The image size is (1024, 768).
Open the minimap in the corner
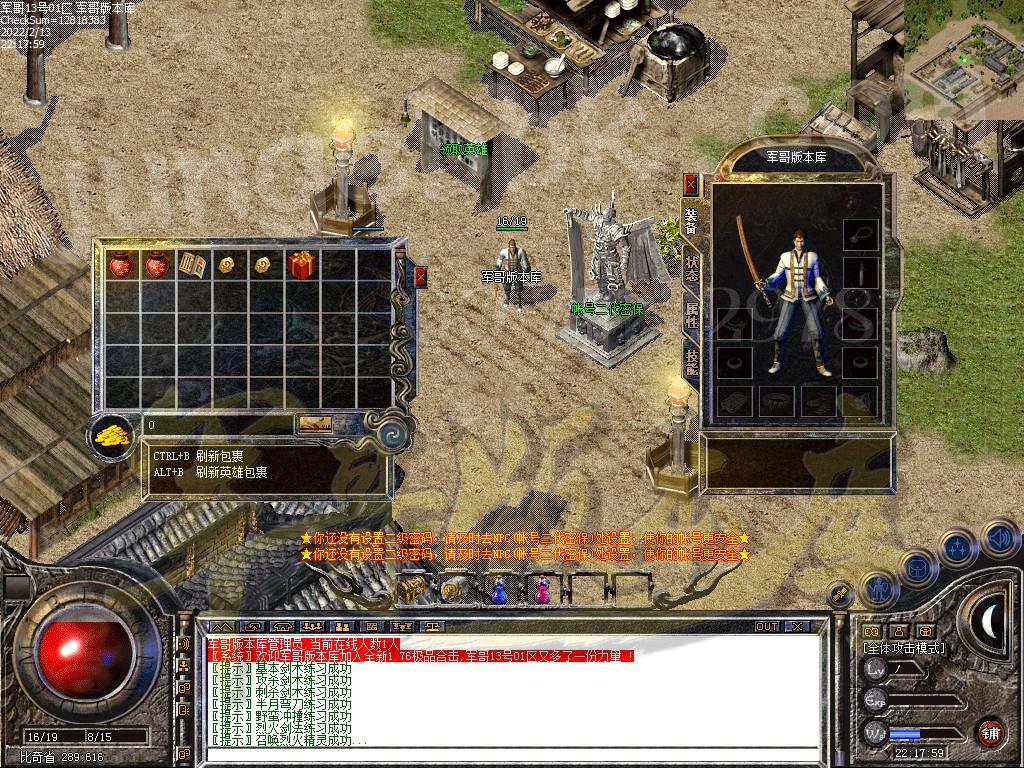pos(964,60)
